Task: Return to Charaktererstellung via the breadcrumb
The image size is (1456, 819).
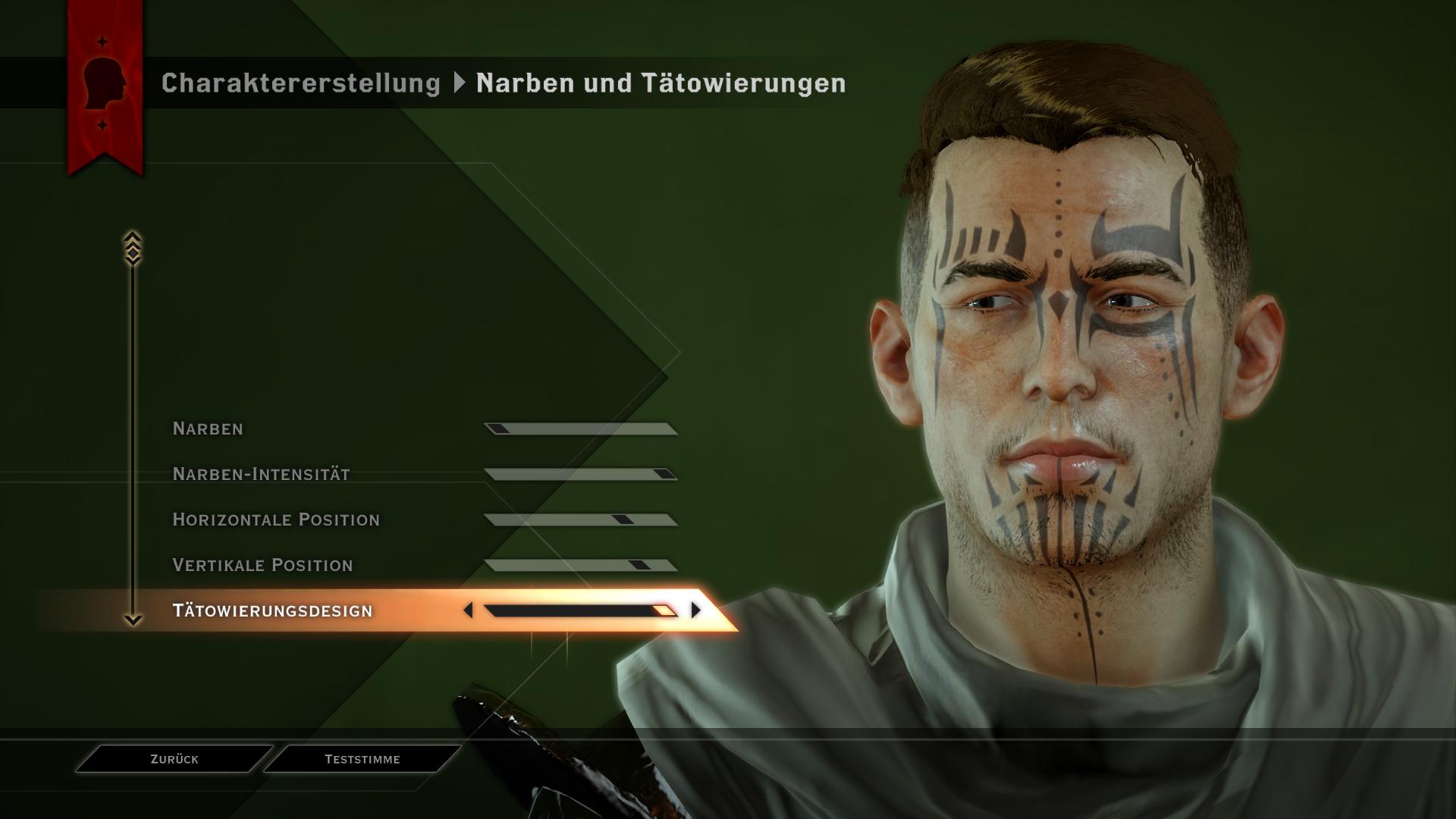Action: [x=300, y=83]
